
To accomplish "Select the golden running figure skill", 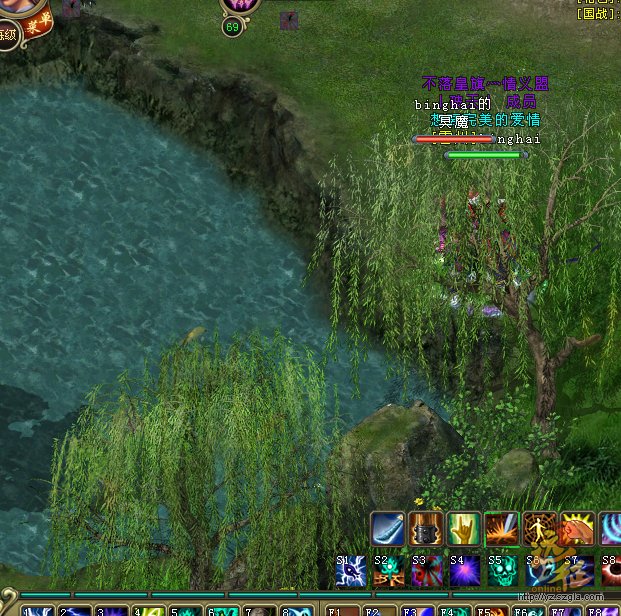I will click(540, 529).
